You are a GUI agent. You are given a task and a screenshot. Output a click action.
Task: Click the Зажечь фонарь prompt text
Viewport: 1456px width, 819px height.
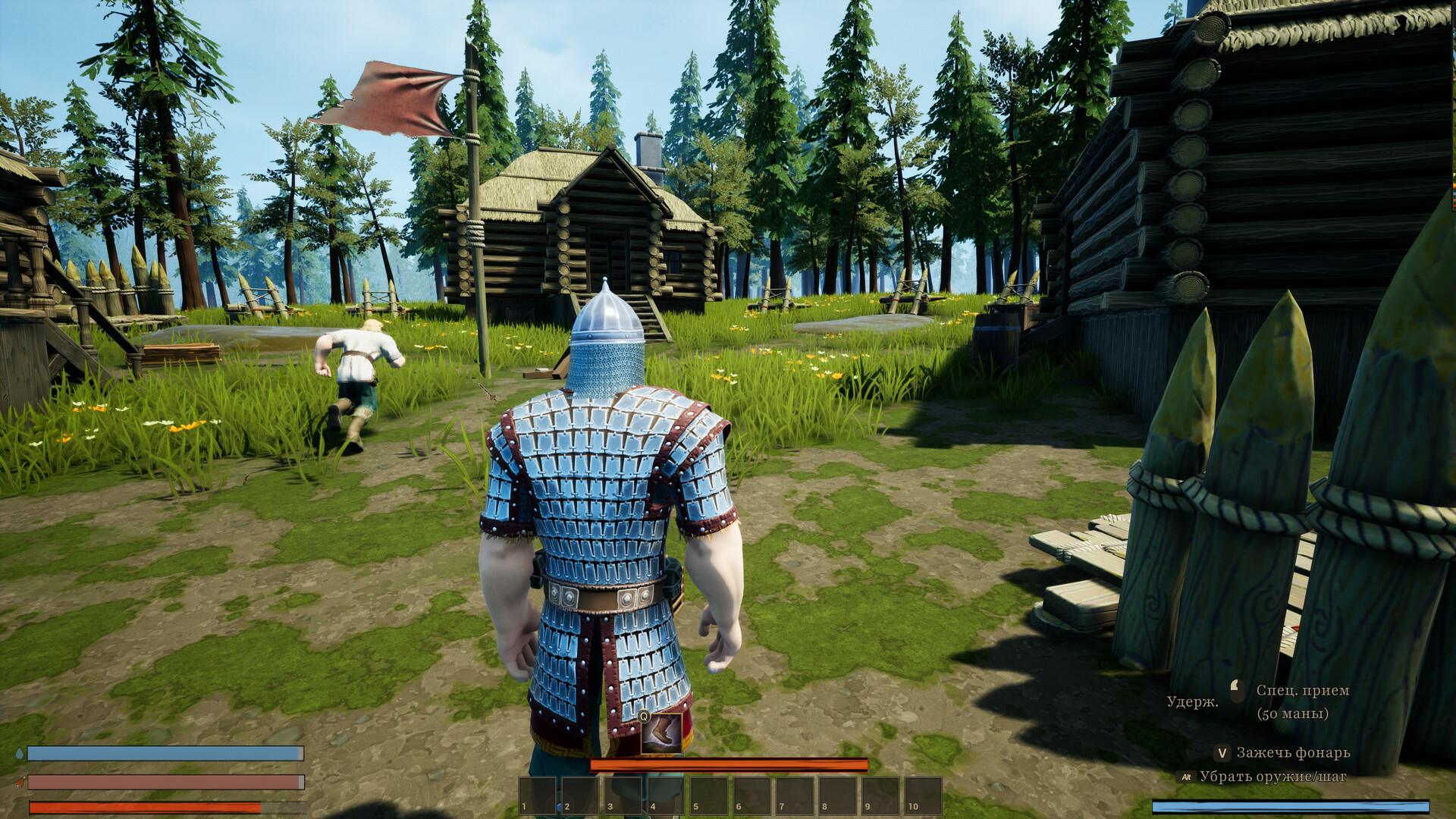(x=1294, y=753)
